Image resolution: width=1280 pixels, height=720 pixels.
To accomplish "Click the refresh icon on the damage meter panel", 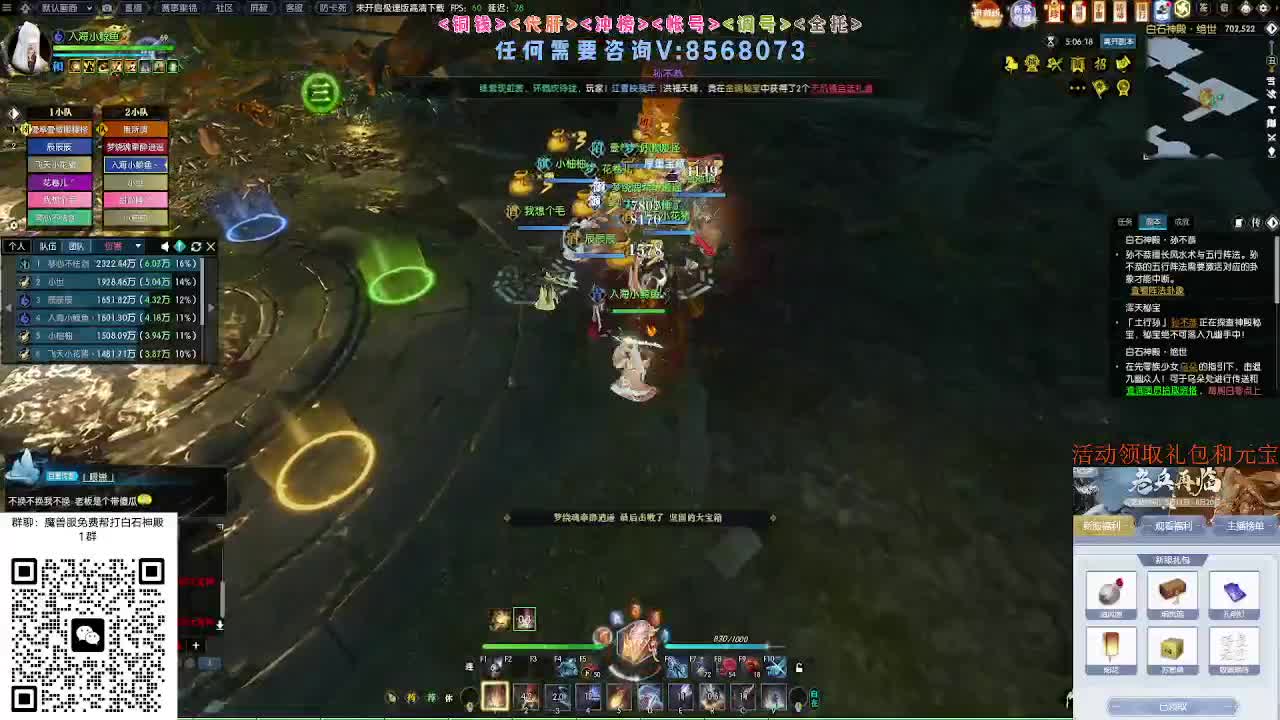I will (x=196, y=246).
